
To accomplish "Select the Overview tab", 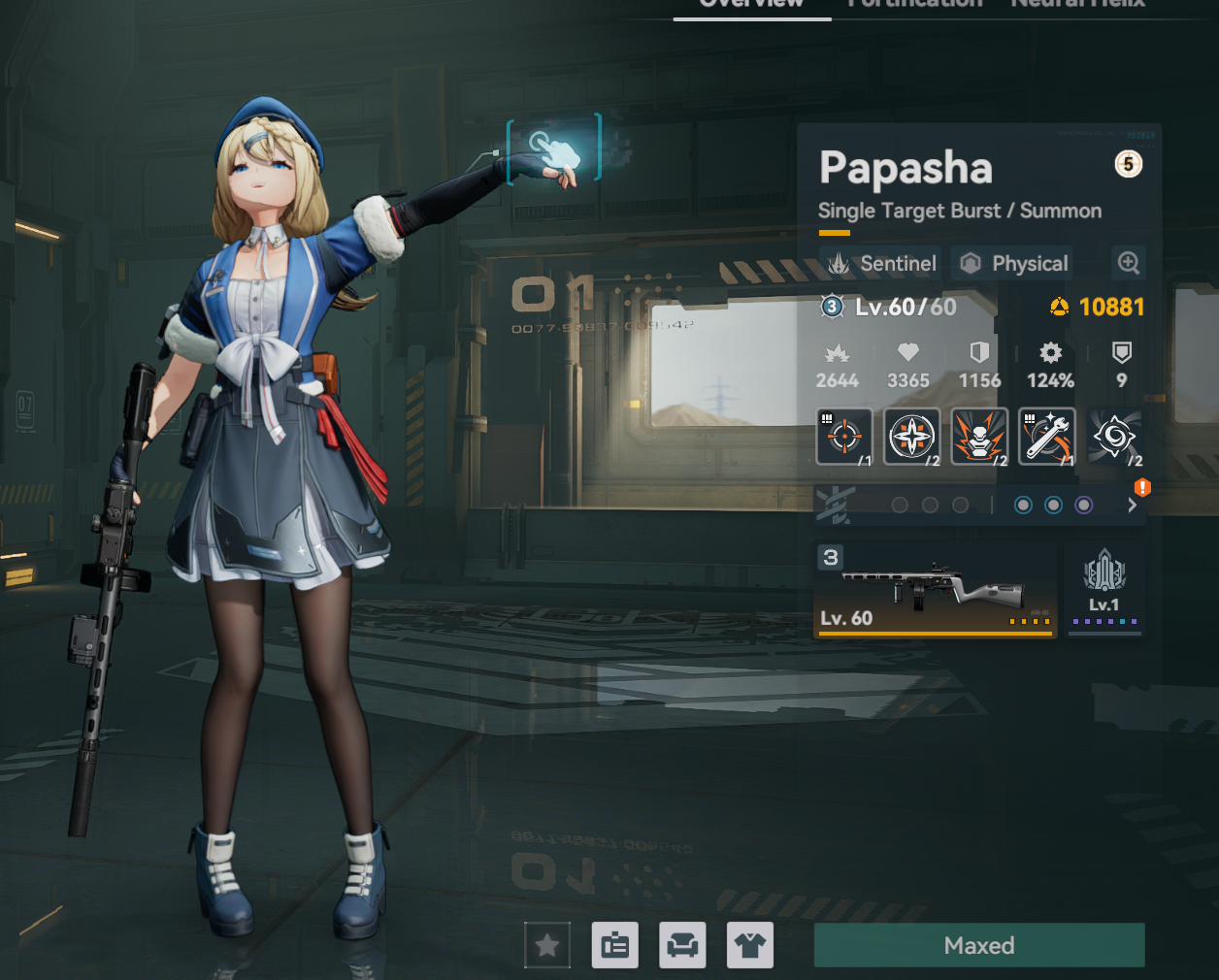I will click(751, 5).
